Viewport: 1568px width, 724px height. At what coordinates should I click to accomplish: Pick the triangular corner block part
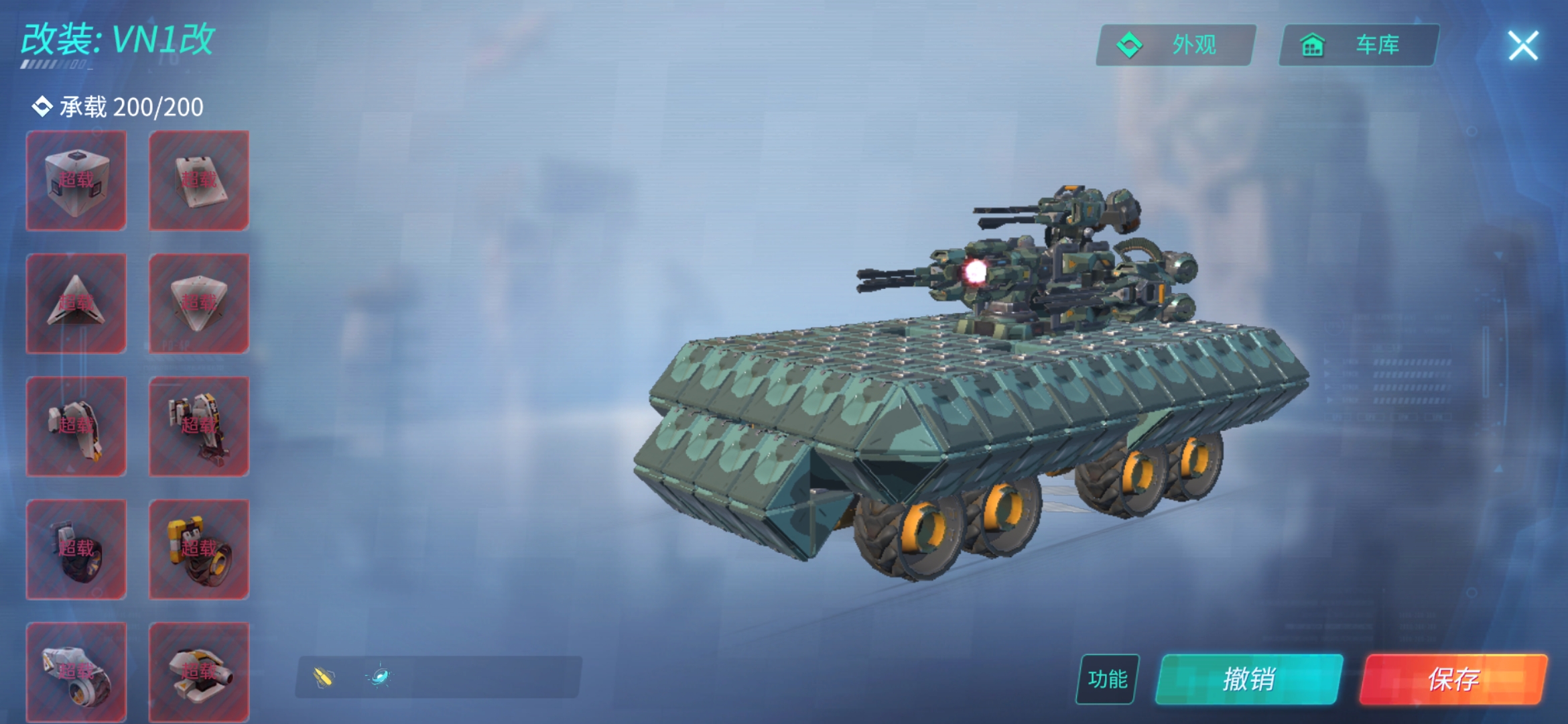pyautogui.click(x=76, y=303)
